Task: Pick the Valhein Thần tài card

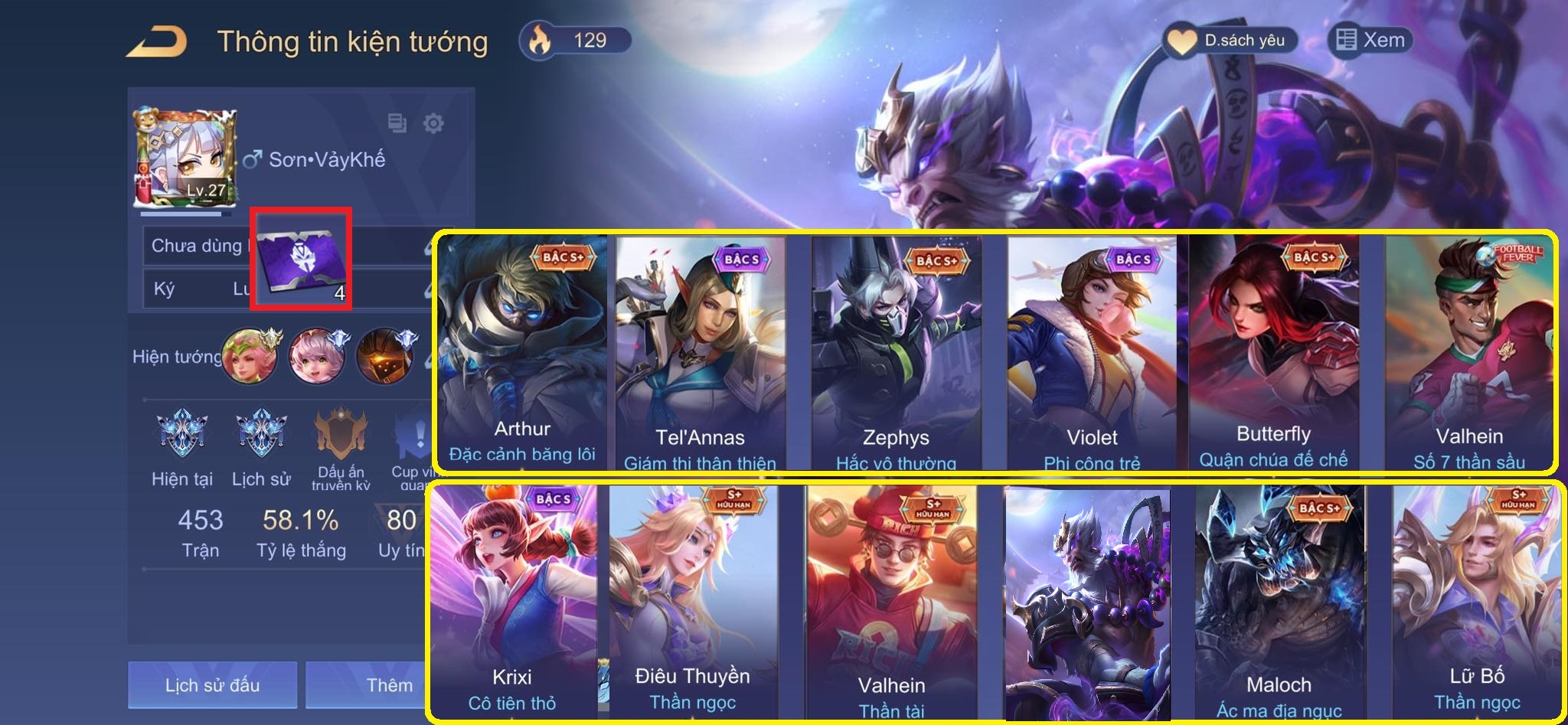Action: (x=891, y=601)
